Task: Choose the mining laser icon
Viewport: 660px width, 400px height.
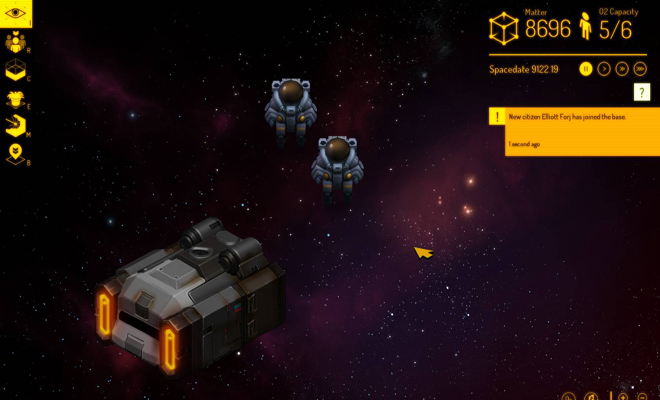Action: coord(16,126)
